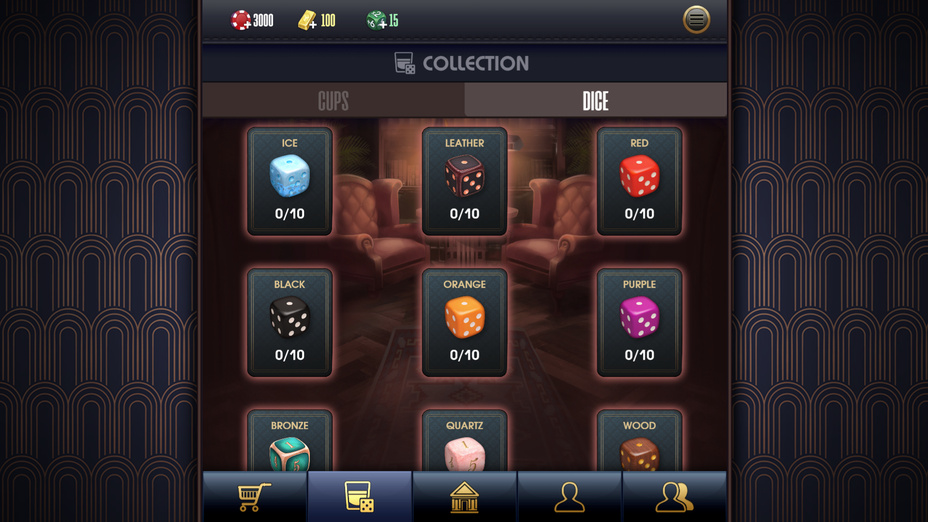Viewport: 928px width, 522px height.
Task: Select the Dice tab
Action: [595, 101]
